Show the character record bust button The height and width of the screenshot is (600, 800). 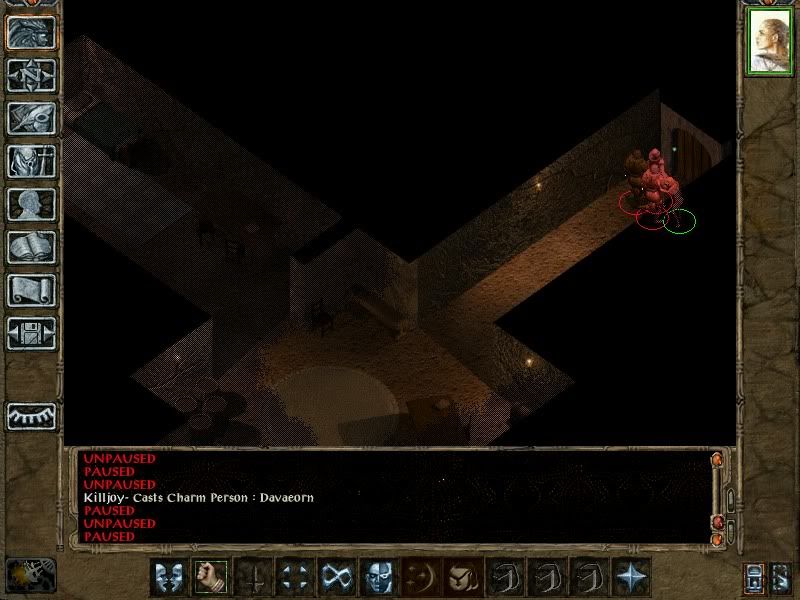[x=31, y=204]
